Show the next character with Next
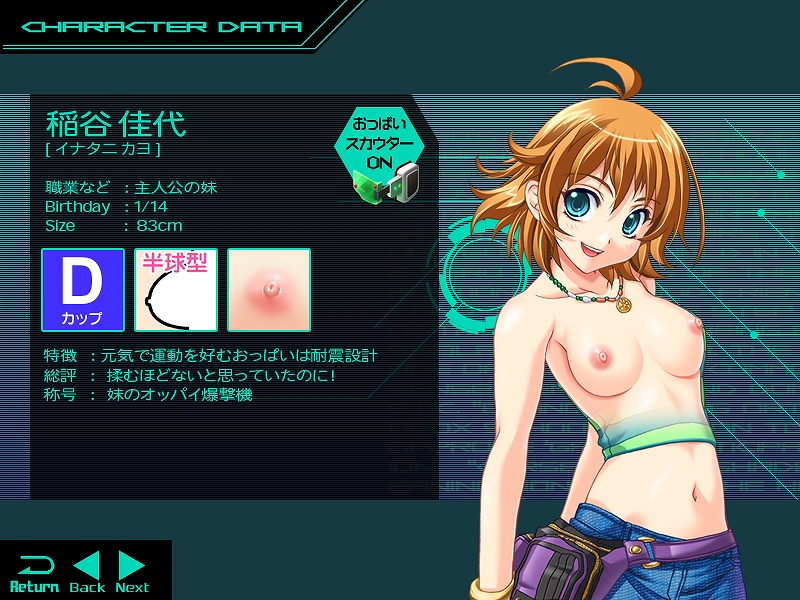This screenshot has height=600, width=800. pos(132,572)
